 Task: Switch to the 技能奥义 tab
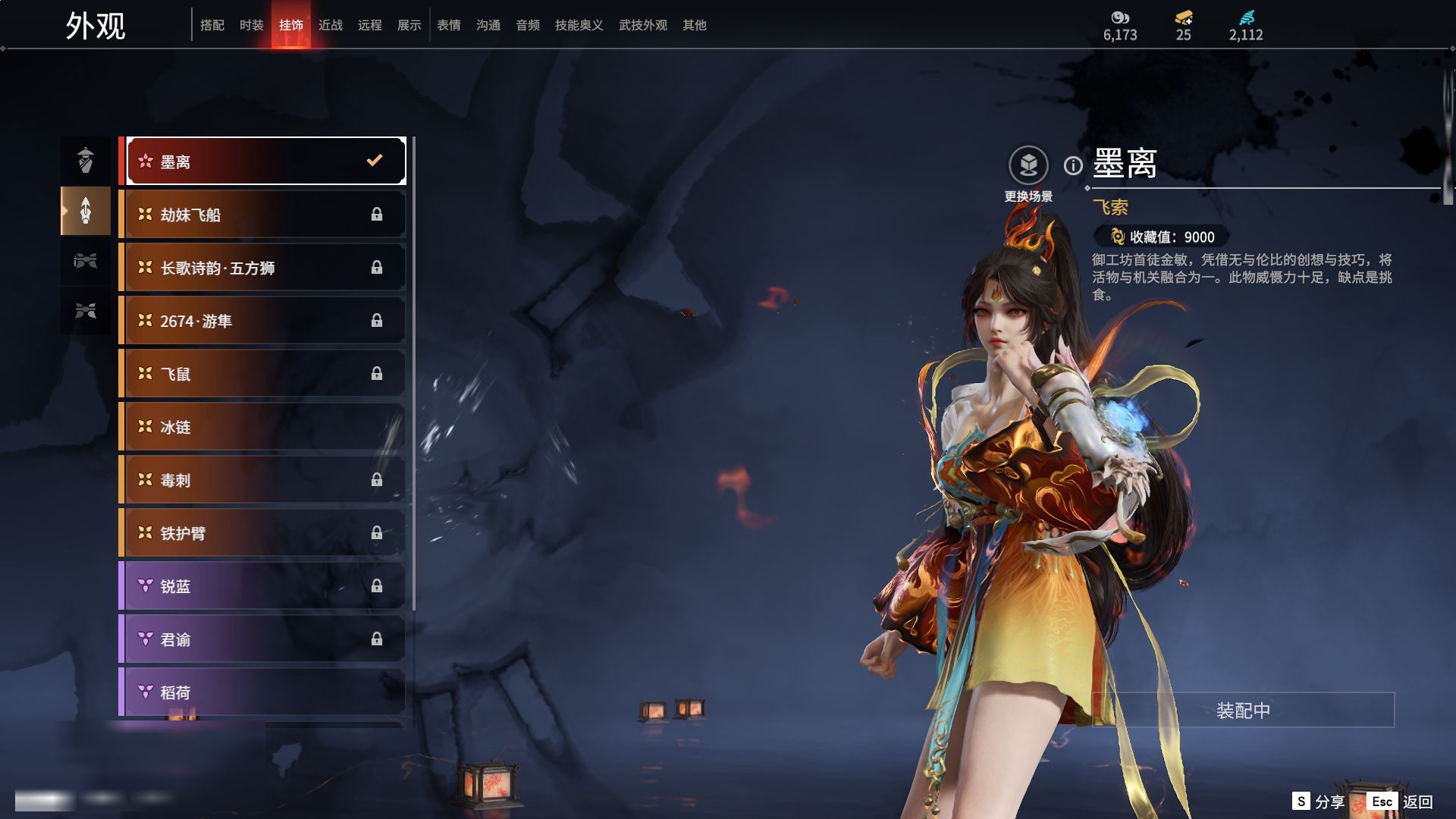tap(579, 25)
